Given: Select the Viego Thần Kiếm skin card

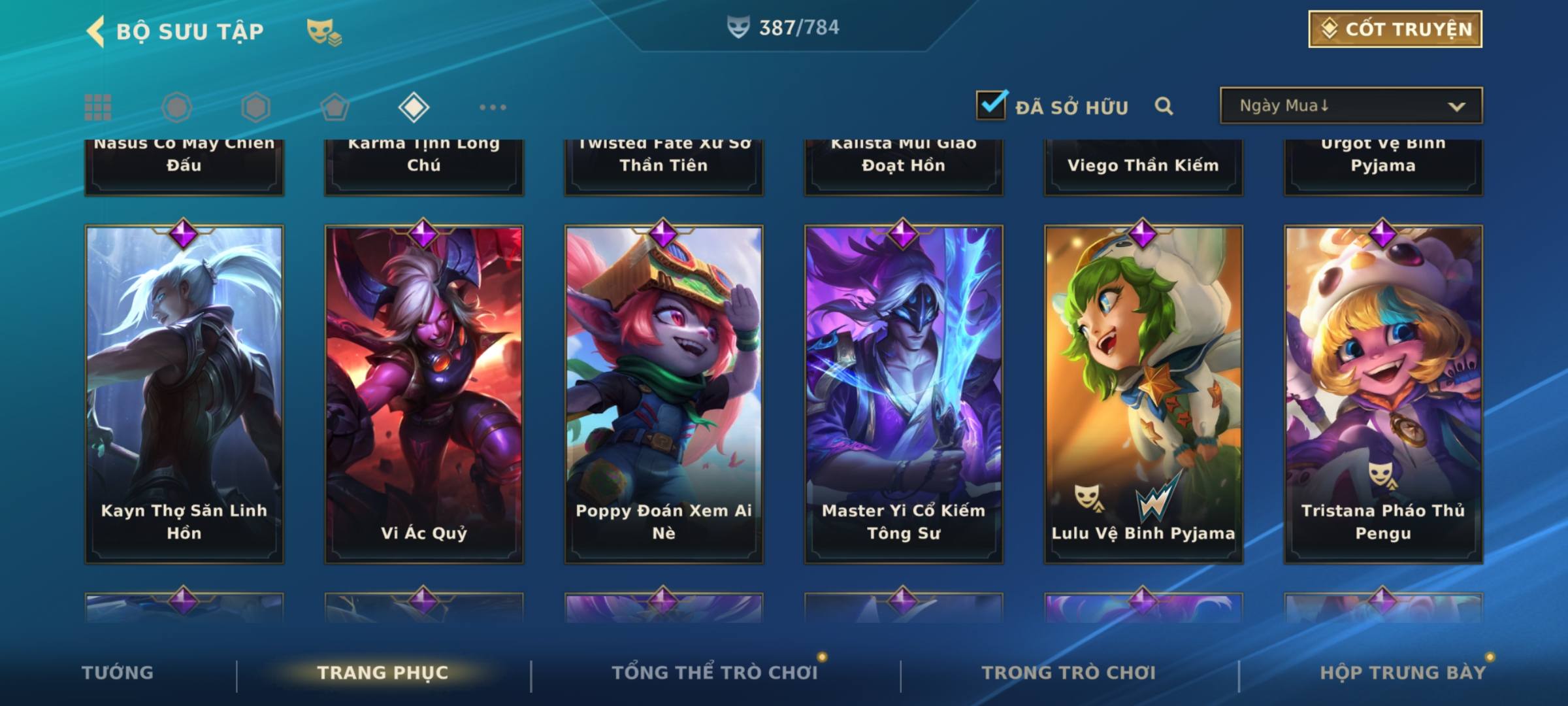Looking at the screenshot, I should (1143, 167).
